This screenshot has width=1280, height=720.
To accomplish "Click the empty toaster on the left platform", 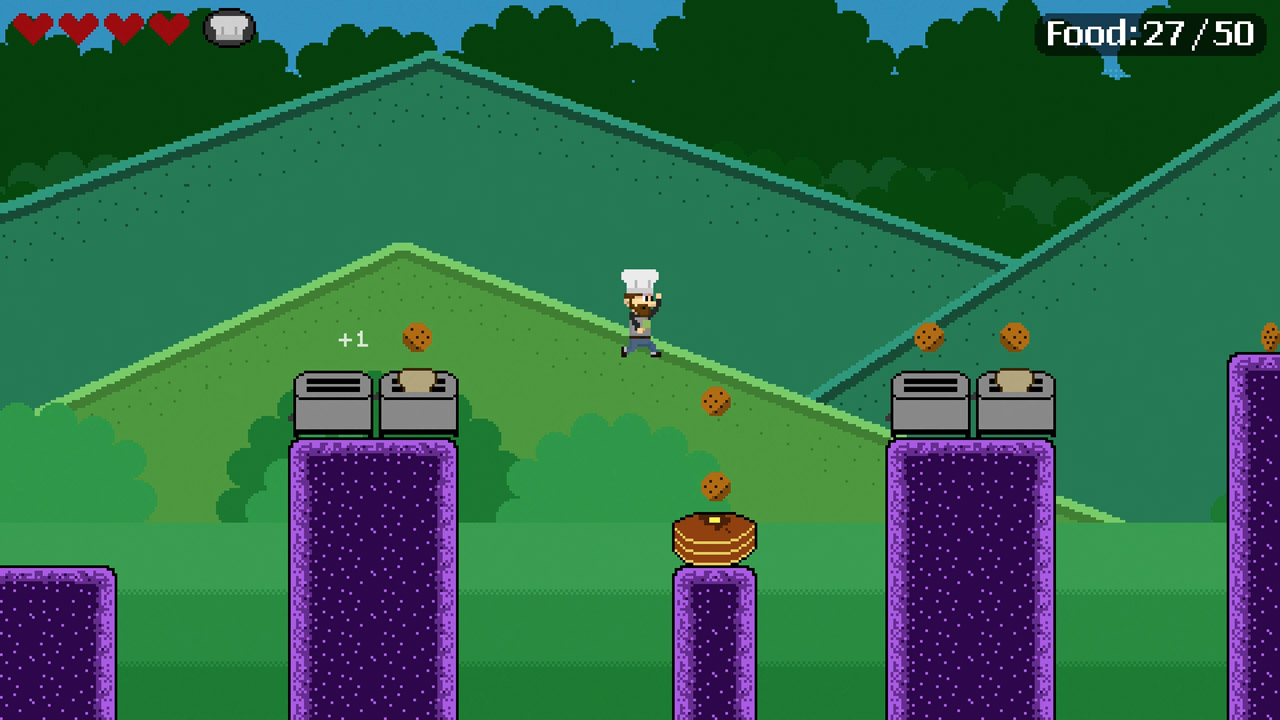I will click(x=331, y=400).
